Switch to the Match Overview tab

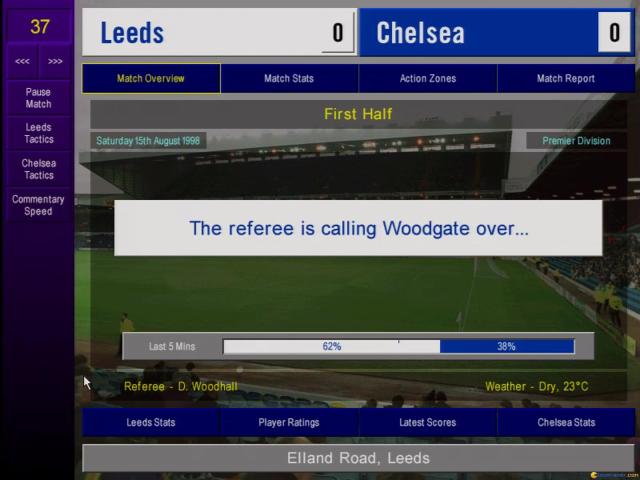coord(151,78)
